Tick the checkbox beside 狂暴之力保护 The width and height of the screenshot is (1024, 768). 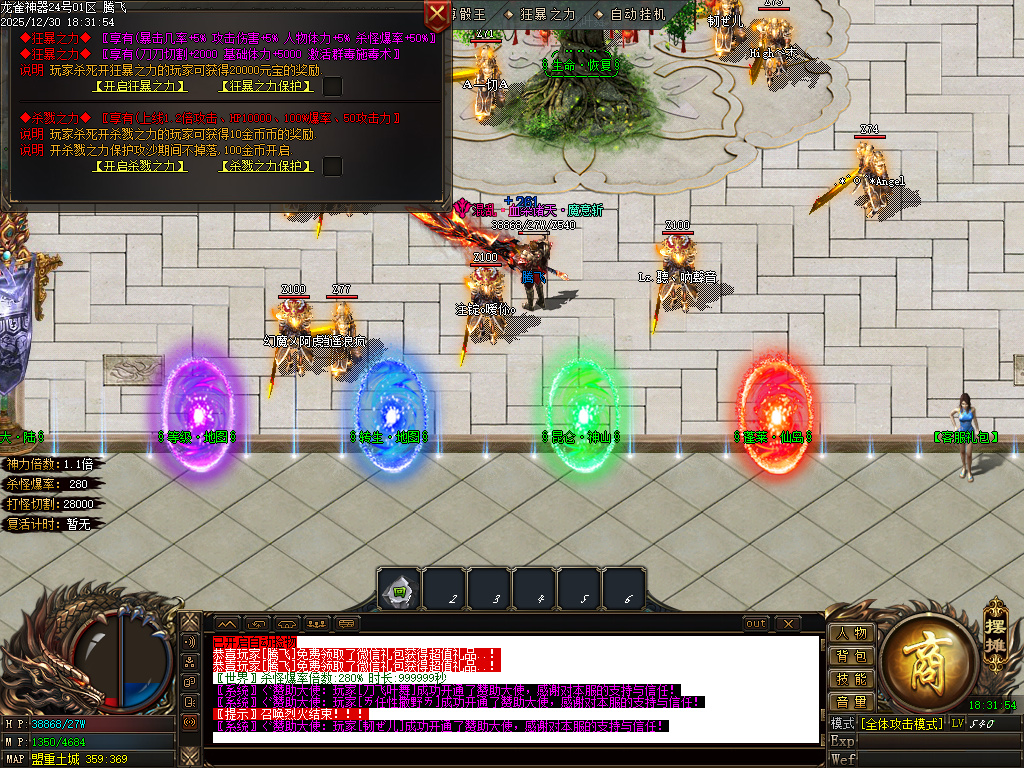coord(333,86)
